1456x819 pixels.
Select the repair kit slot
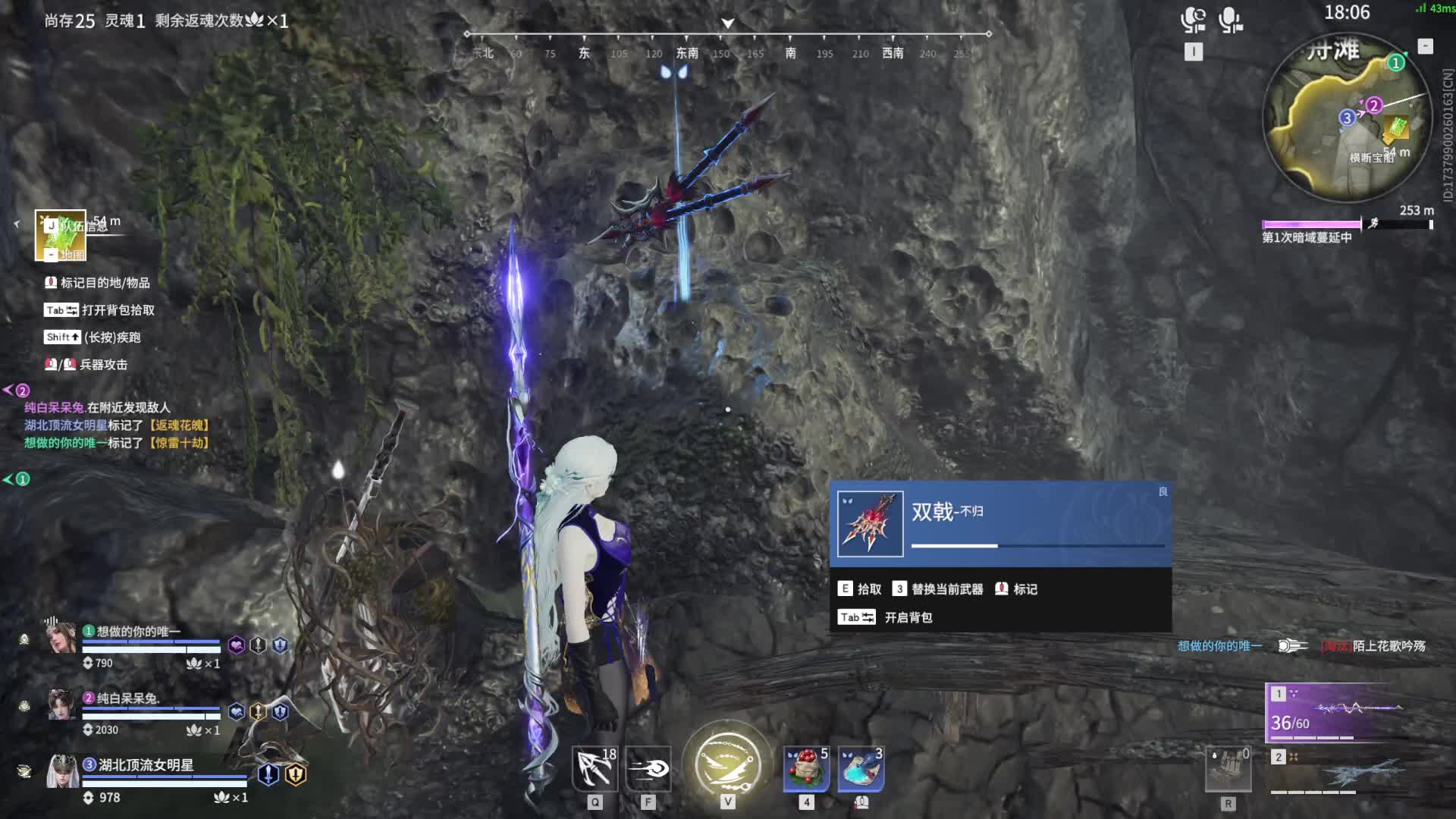1228,770
